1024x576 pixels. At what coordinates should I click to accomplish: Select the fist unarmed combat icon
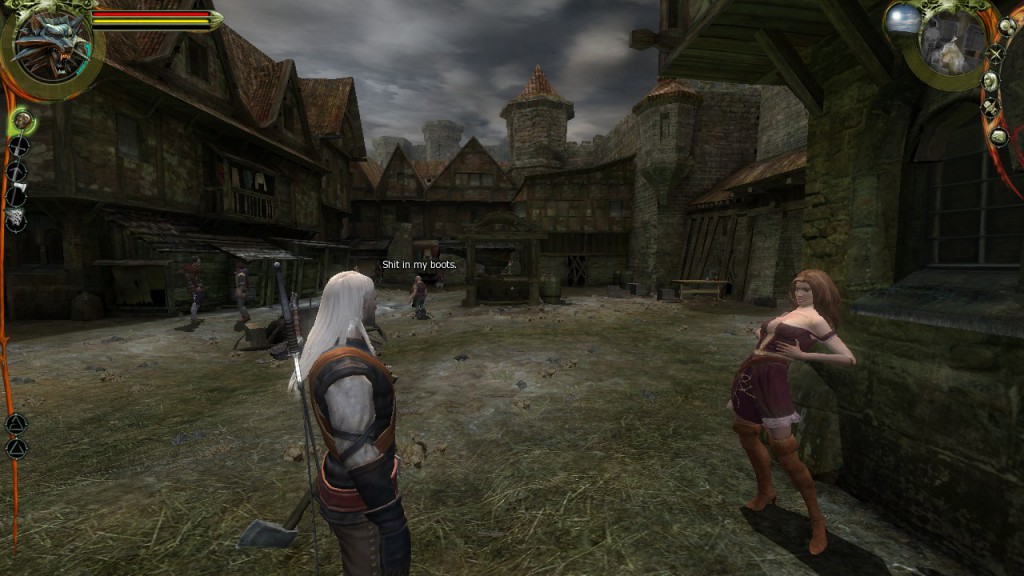coord(21,122)
